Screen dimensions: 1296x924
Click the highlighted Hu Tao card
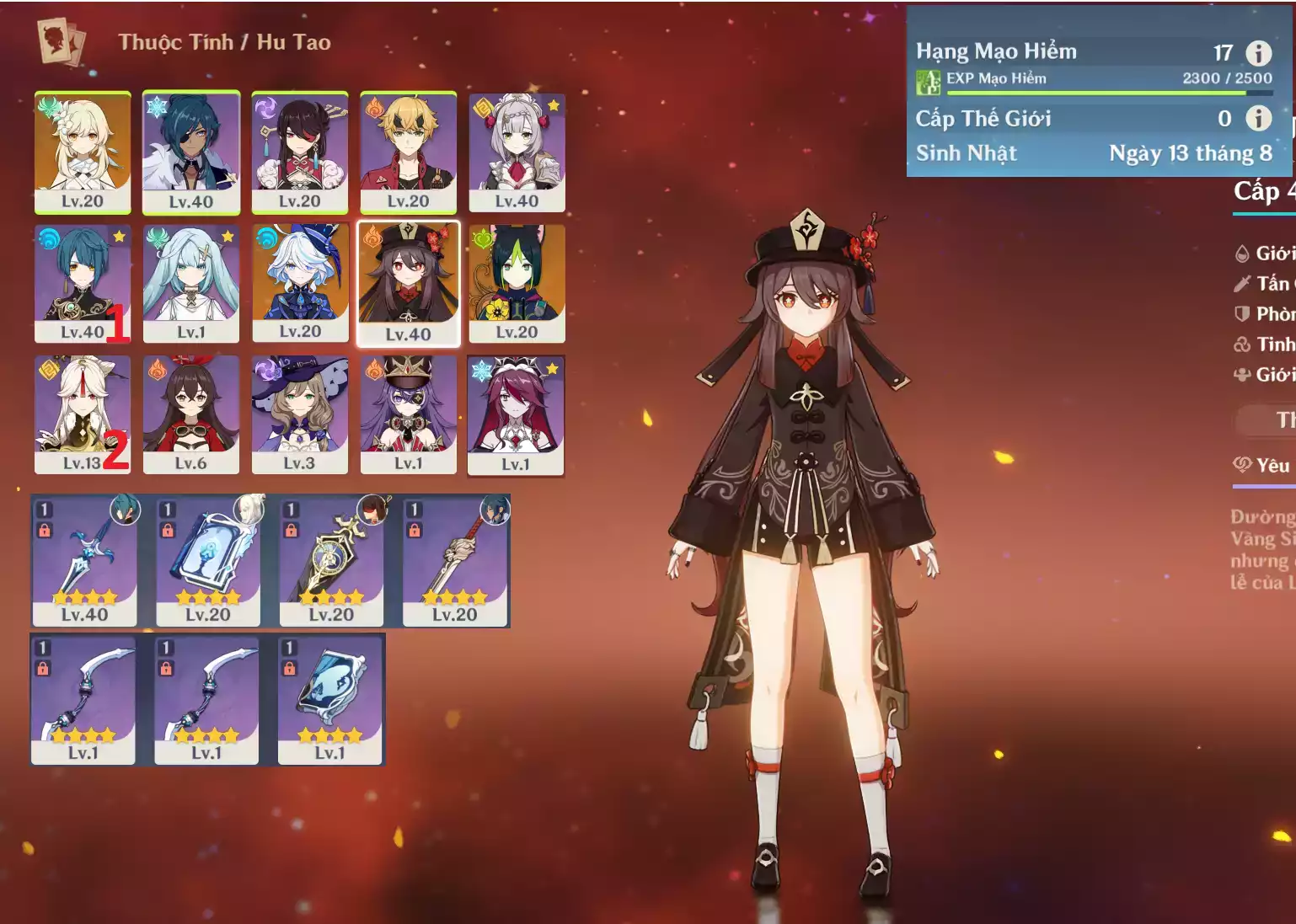coord(409,283)
